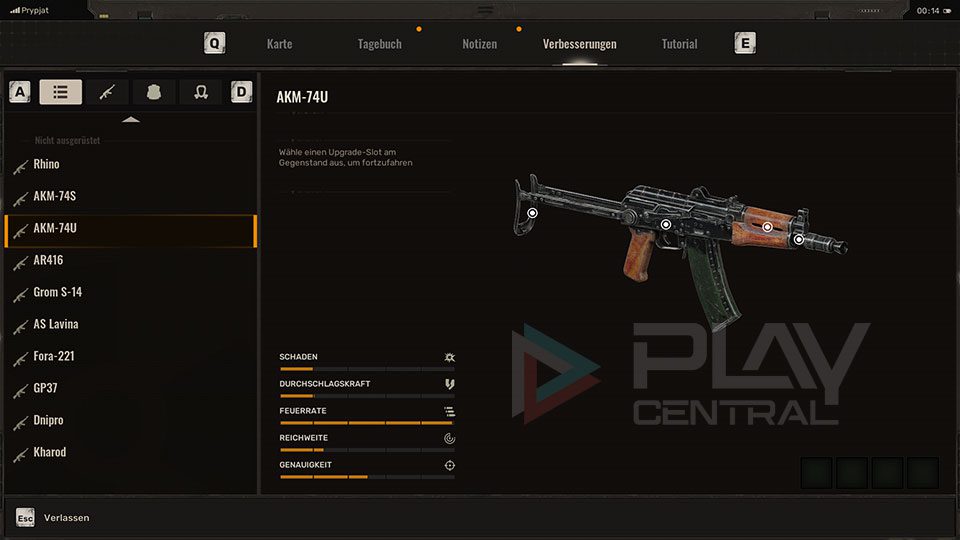Filter by weapons with the rifle icon
The width and height of the screenshot is (960, 540).
[x=107, y=92]
